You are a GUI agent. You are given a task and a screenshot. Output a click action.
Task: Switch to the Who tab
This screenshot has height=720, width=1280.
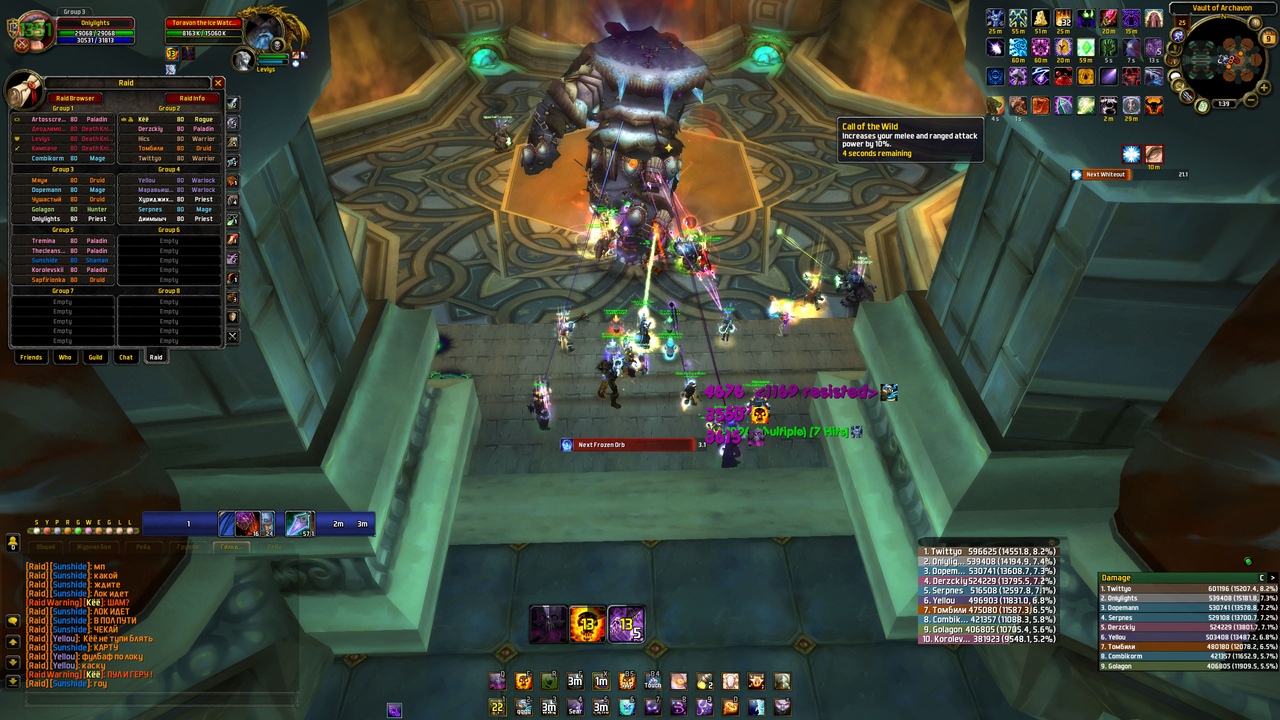pyautogui.click(x=65, y=357)
